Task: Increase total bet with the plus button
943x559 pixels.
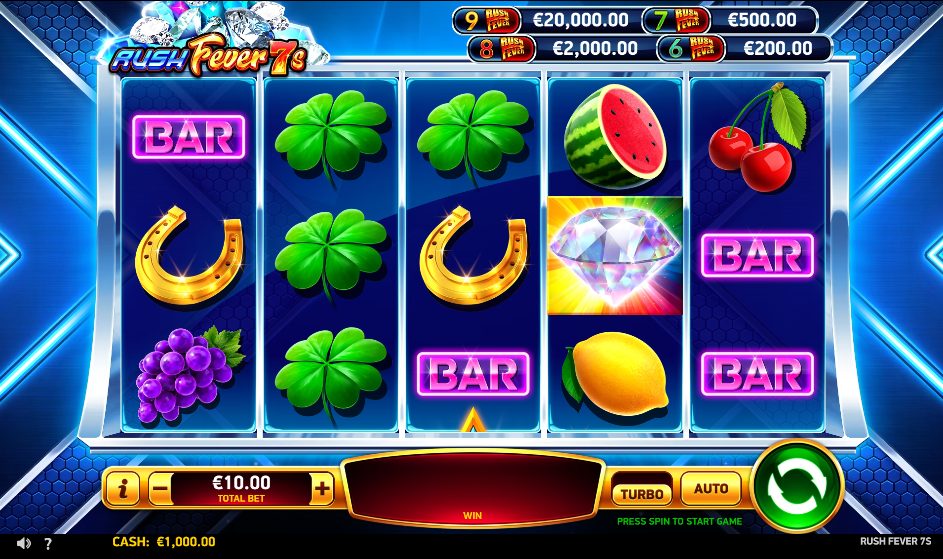Action: pos(322,489)
